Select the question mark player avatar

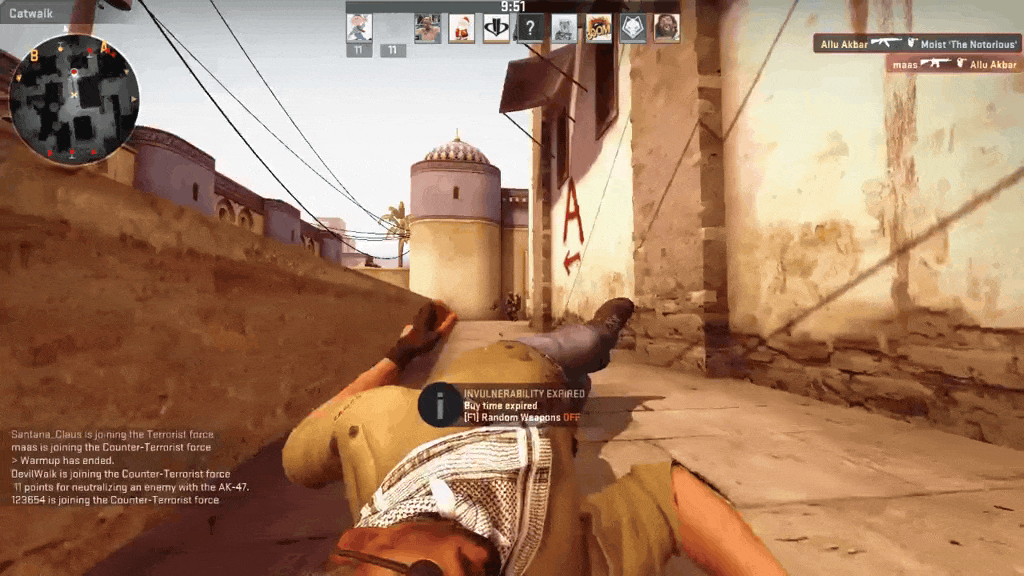click(530, 28)
